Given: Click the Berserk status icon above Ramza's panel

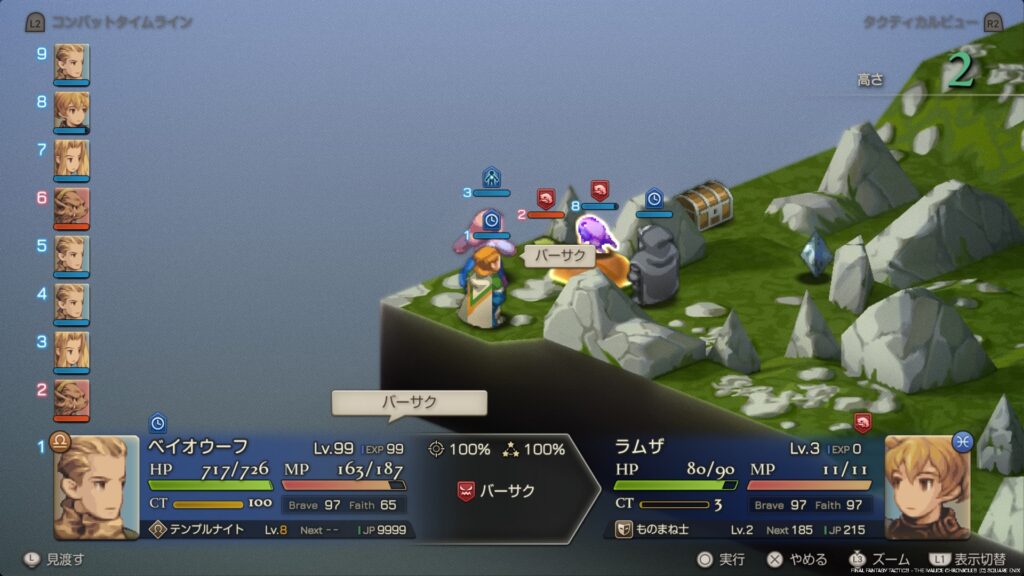Looking at the screenshot, I should 862,422.
